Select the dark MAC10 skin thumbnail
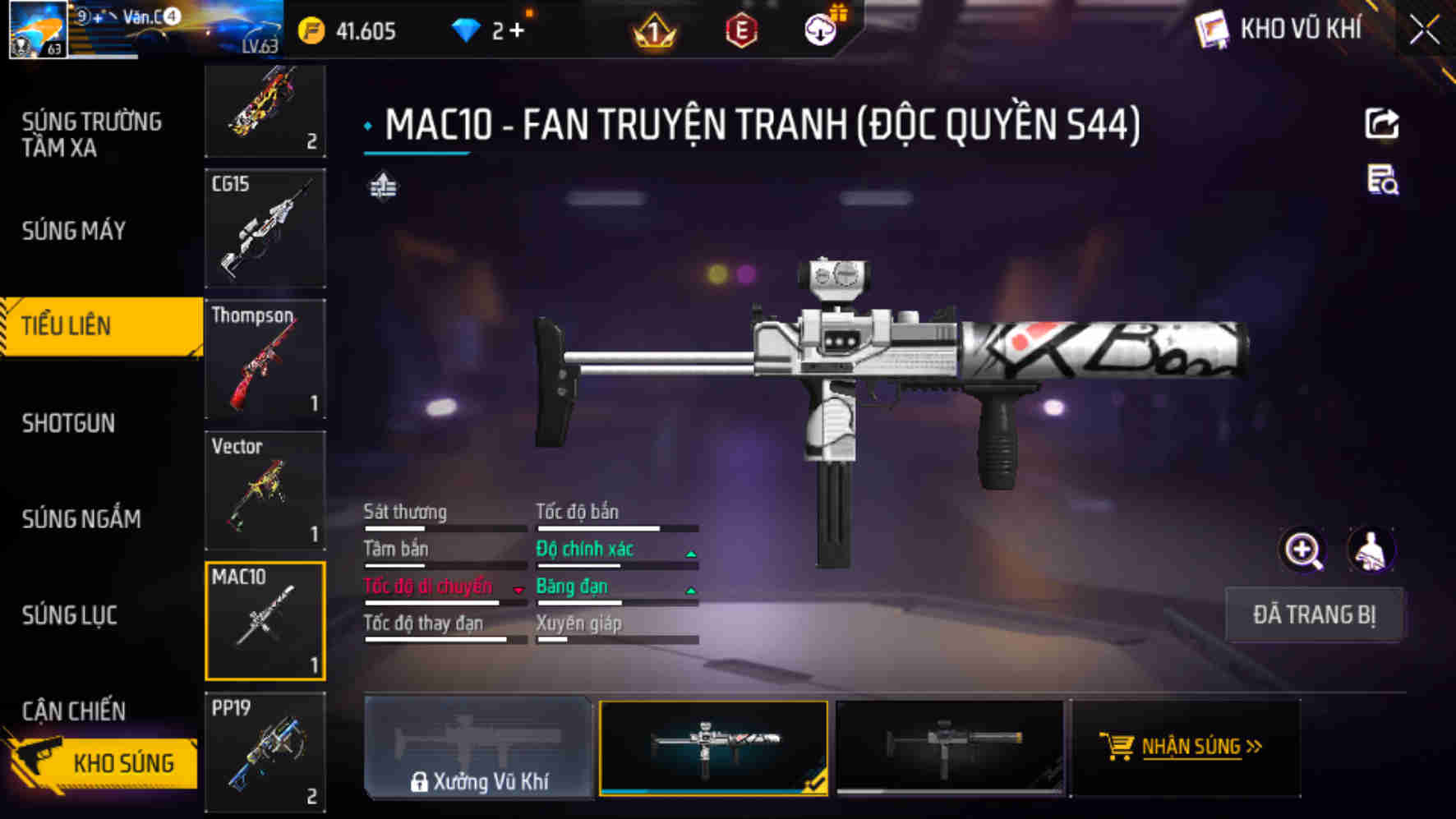1456x819 pixels. pyautogui.click(x=950, y=747)
